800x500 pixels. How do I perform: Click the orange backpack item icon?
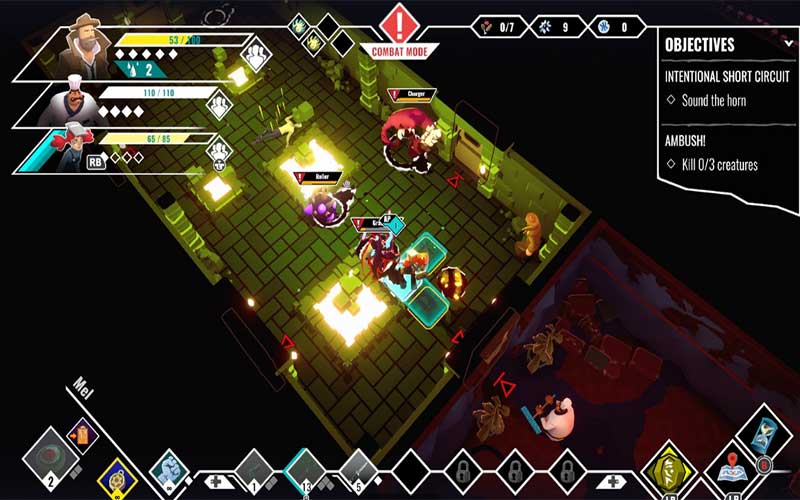83,434
